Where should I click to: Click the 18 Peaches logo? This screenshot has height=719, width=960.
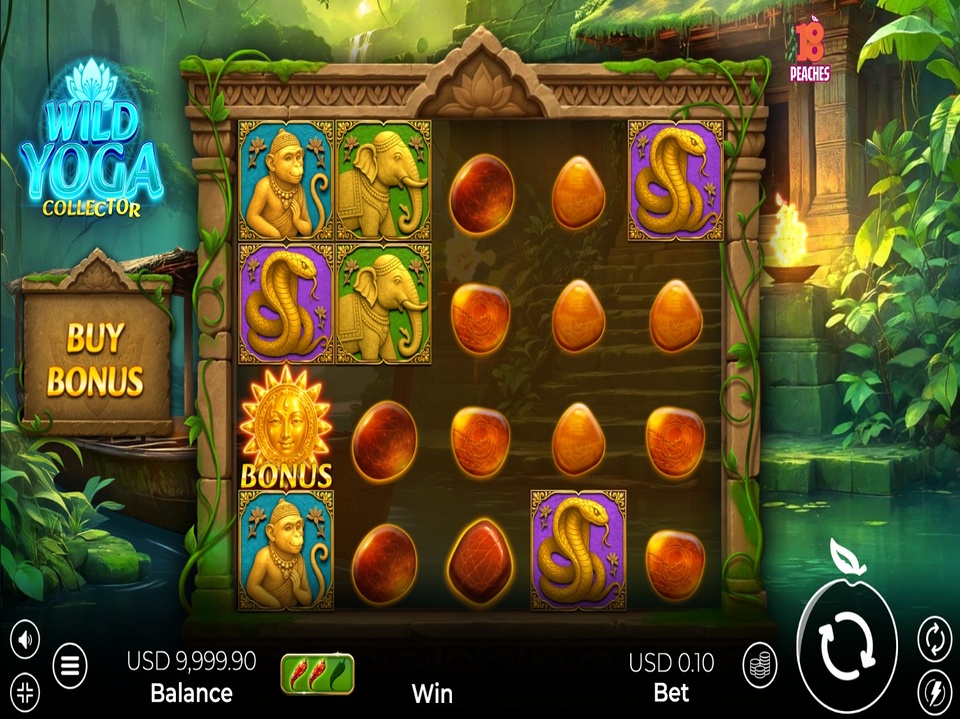click(809, 52)
